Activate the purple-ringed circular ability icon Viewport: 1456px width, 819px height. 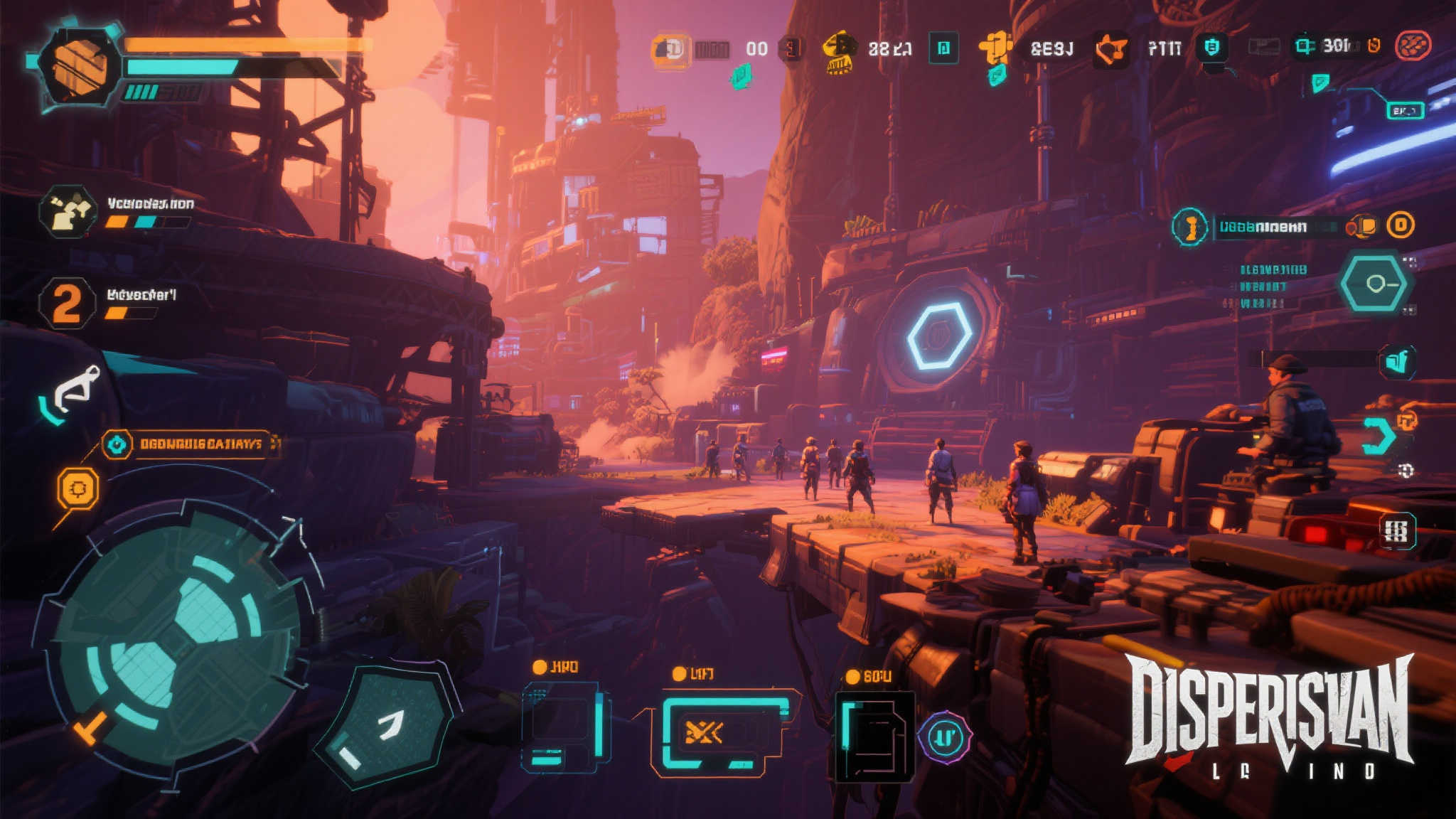945,738
